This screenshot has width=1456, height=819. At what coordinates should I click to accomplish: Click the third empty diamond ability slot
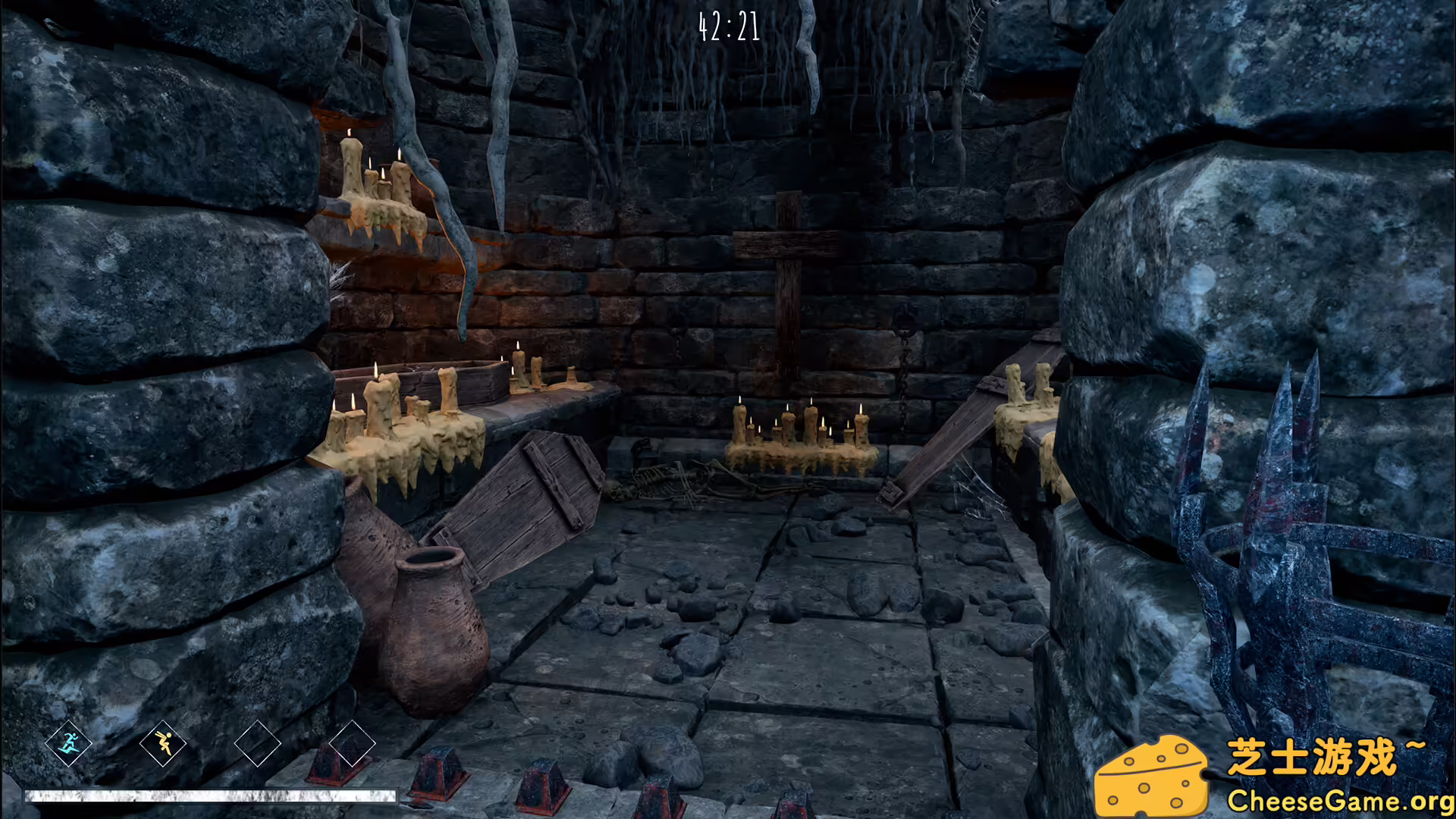point(258,745)
